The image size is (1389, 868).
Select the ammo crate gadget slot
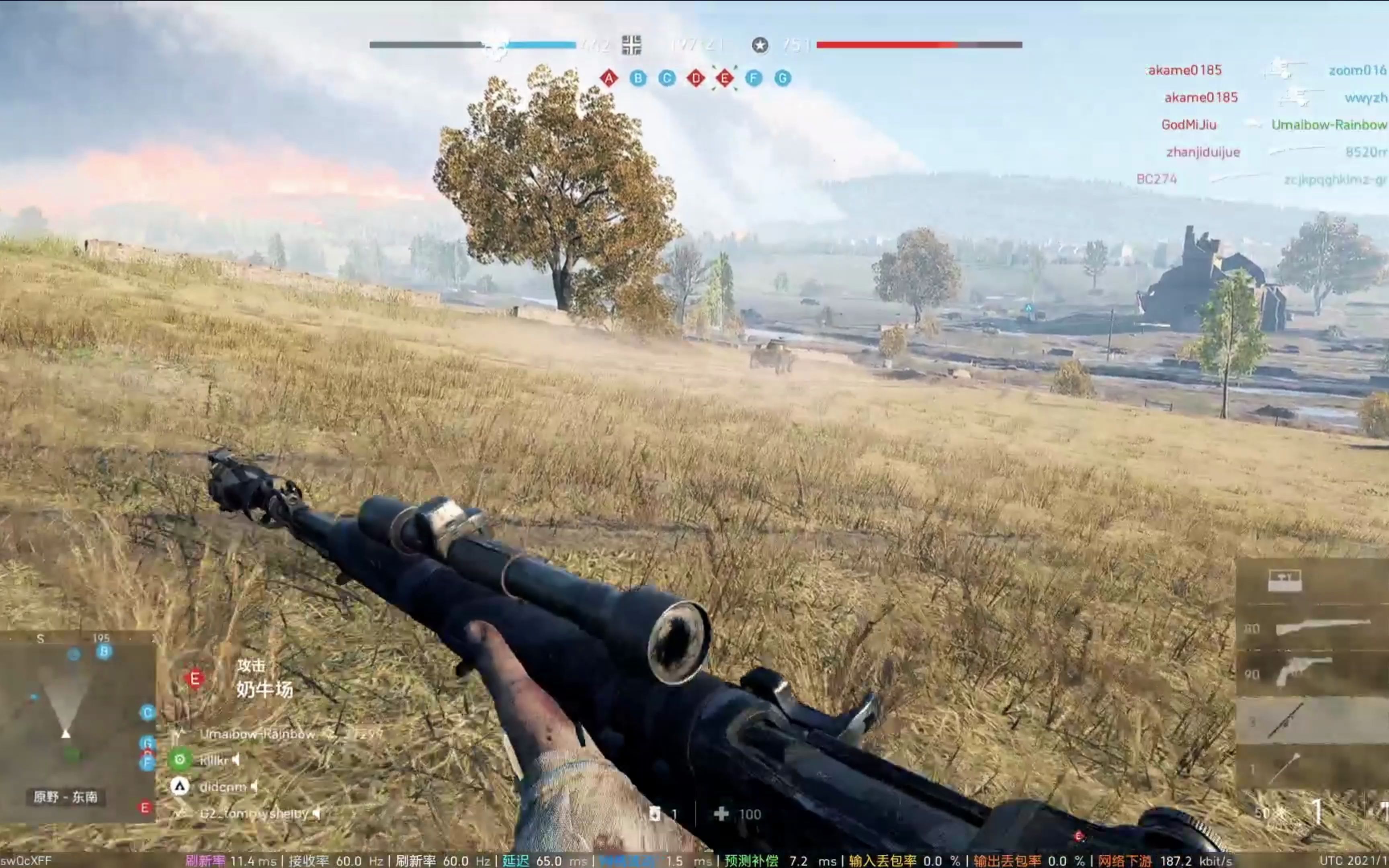click(x=1285, y=580)
